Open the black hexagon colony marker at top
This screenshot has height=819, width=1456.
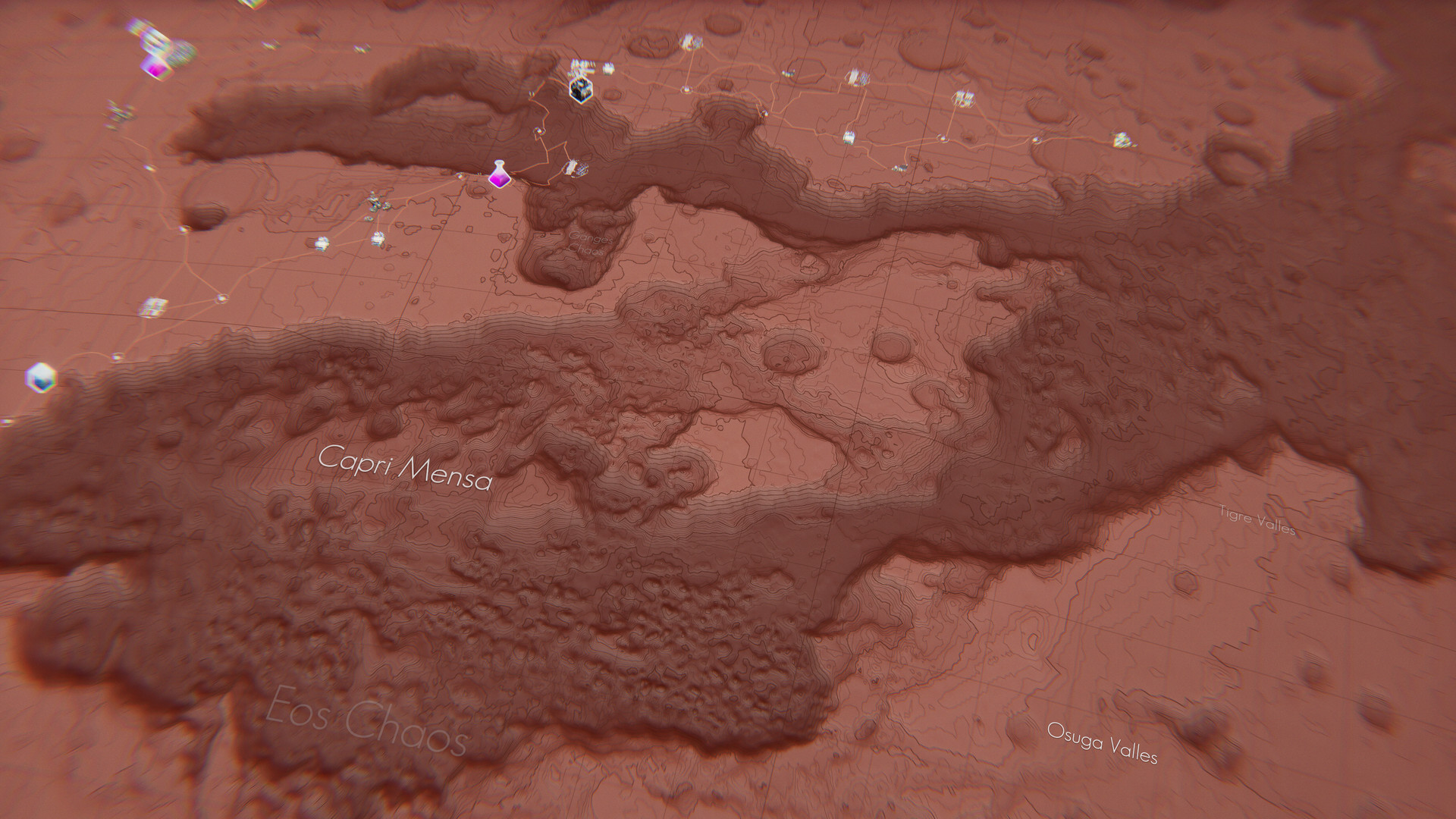(581, 91)
